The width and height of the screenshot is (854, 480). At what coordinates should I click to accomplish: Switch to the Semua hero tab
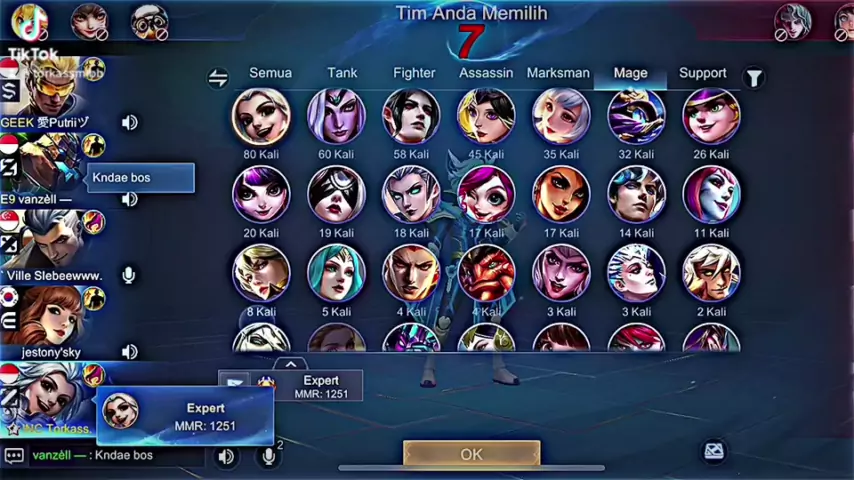pyautogui.click(x=270, y=73)
